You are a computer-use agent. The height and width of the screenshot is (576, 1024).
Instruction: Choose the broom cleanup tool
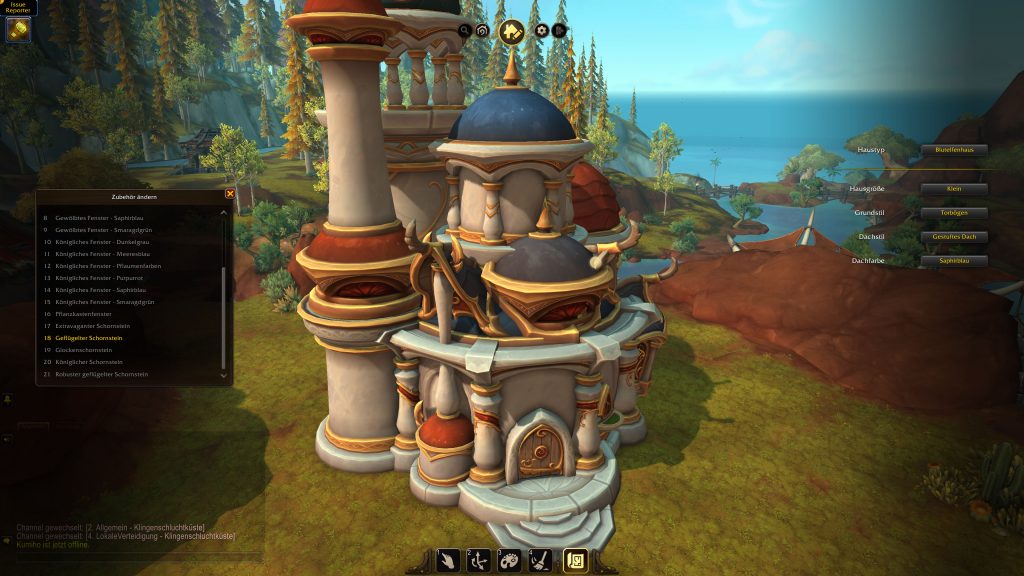(x=540, y=561)
